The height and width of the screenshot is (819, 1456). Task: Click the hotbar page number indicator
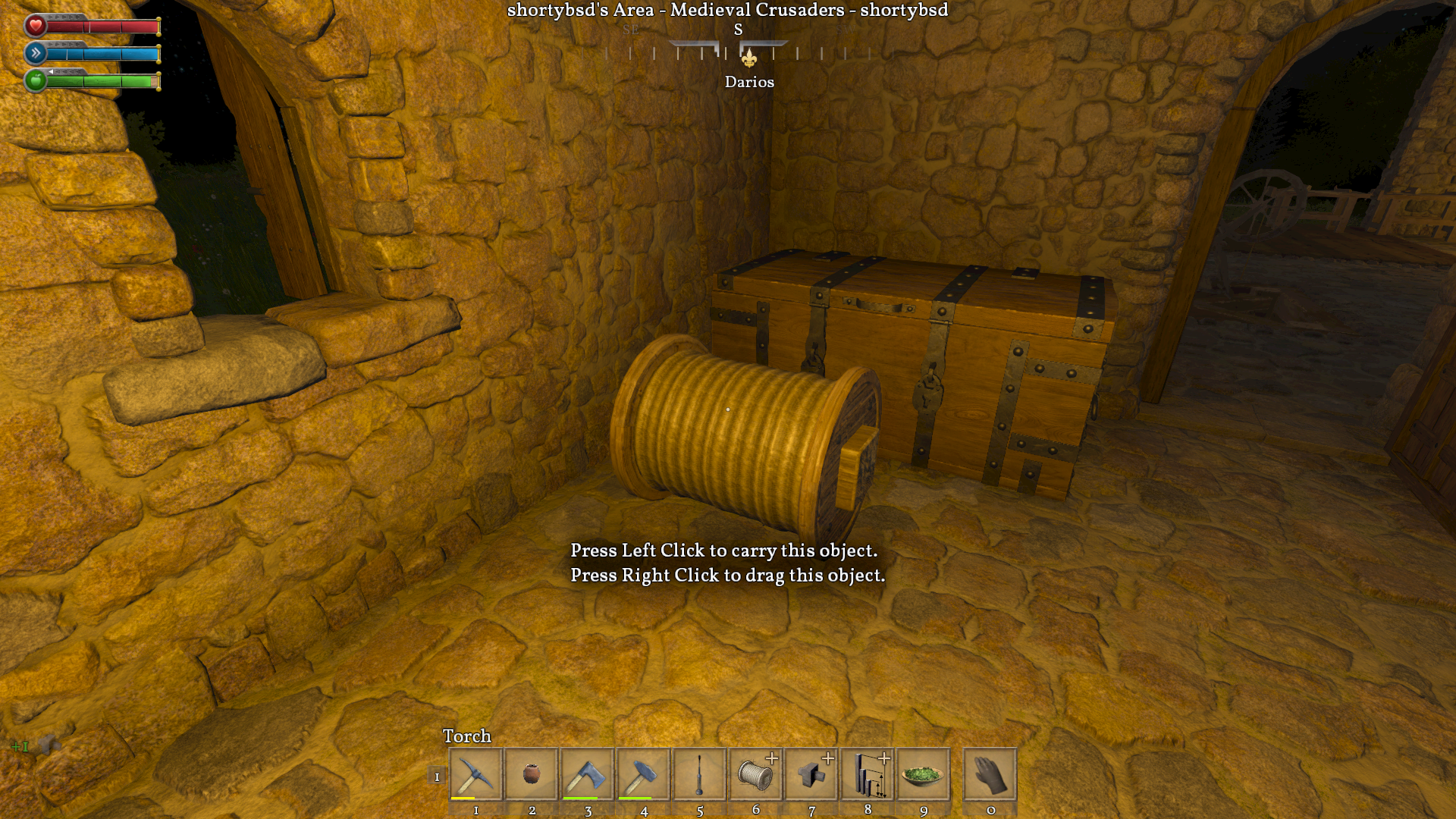coord(437,776)
